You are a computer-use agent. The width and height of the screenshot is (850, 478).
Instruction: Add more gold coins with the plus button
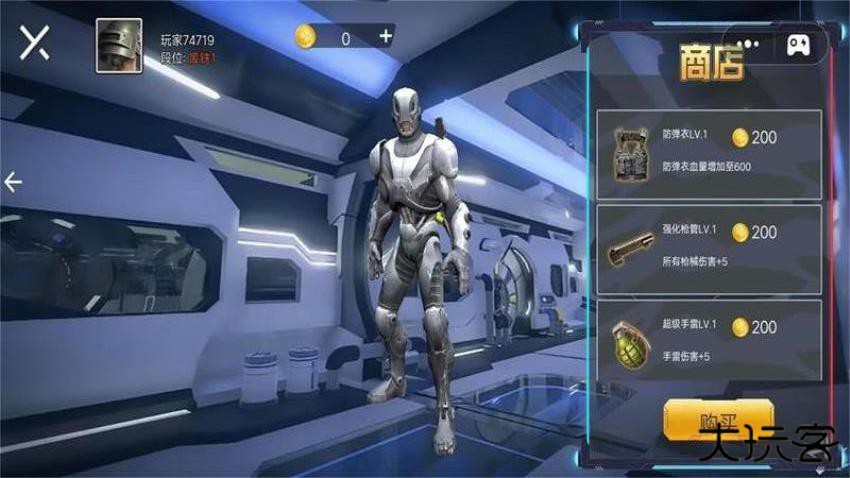point(386,37)
